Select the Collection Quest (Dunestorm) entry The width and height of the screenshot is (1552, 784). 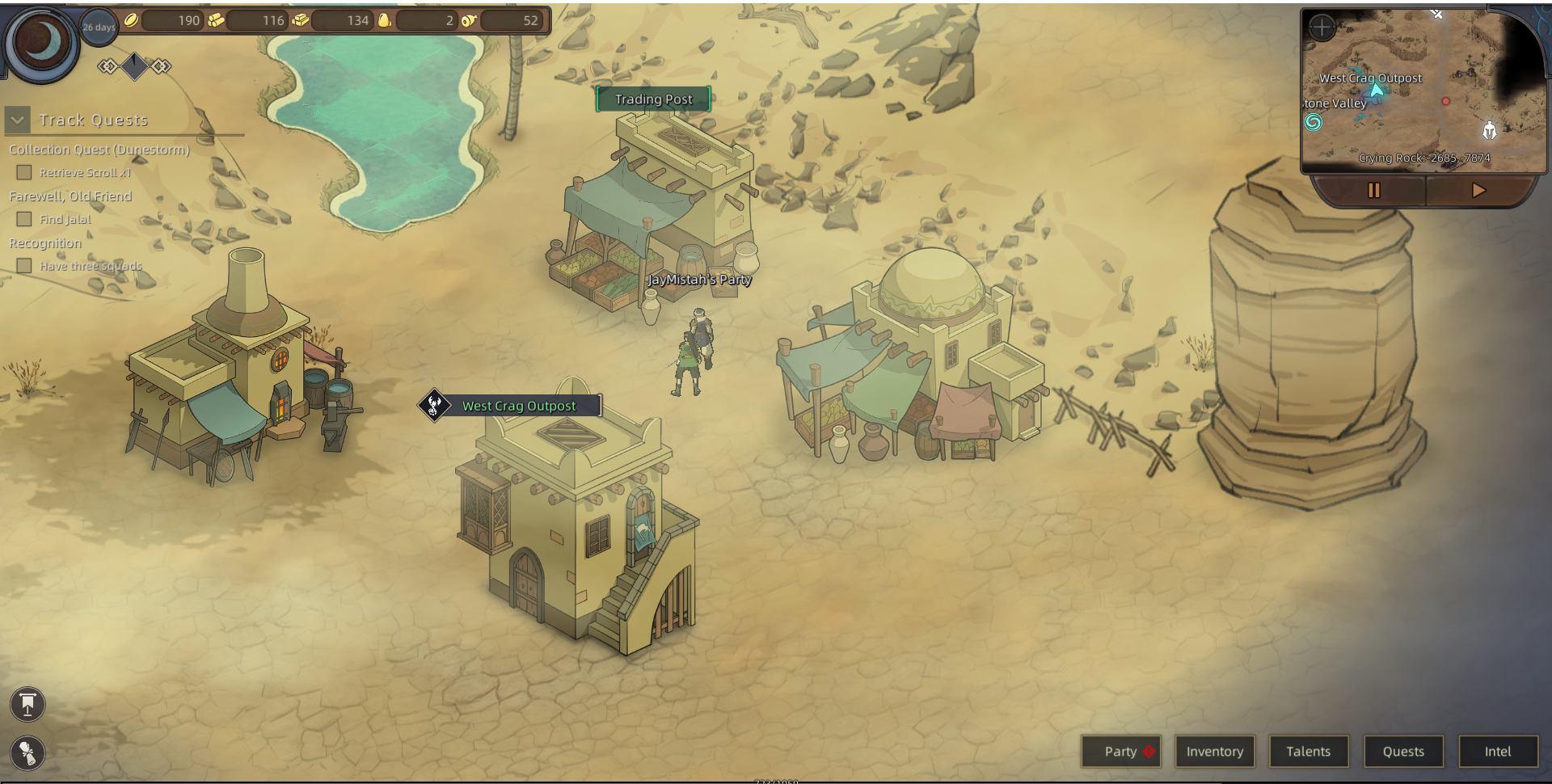[99, 150]
